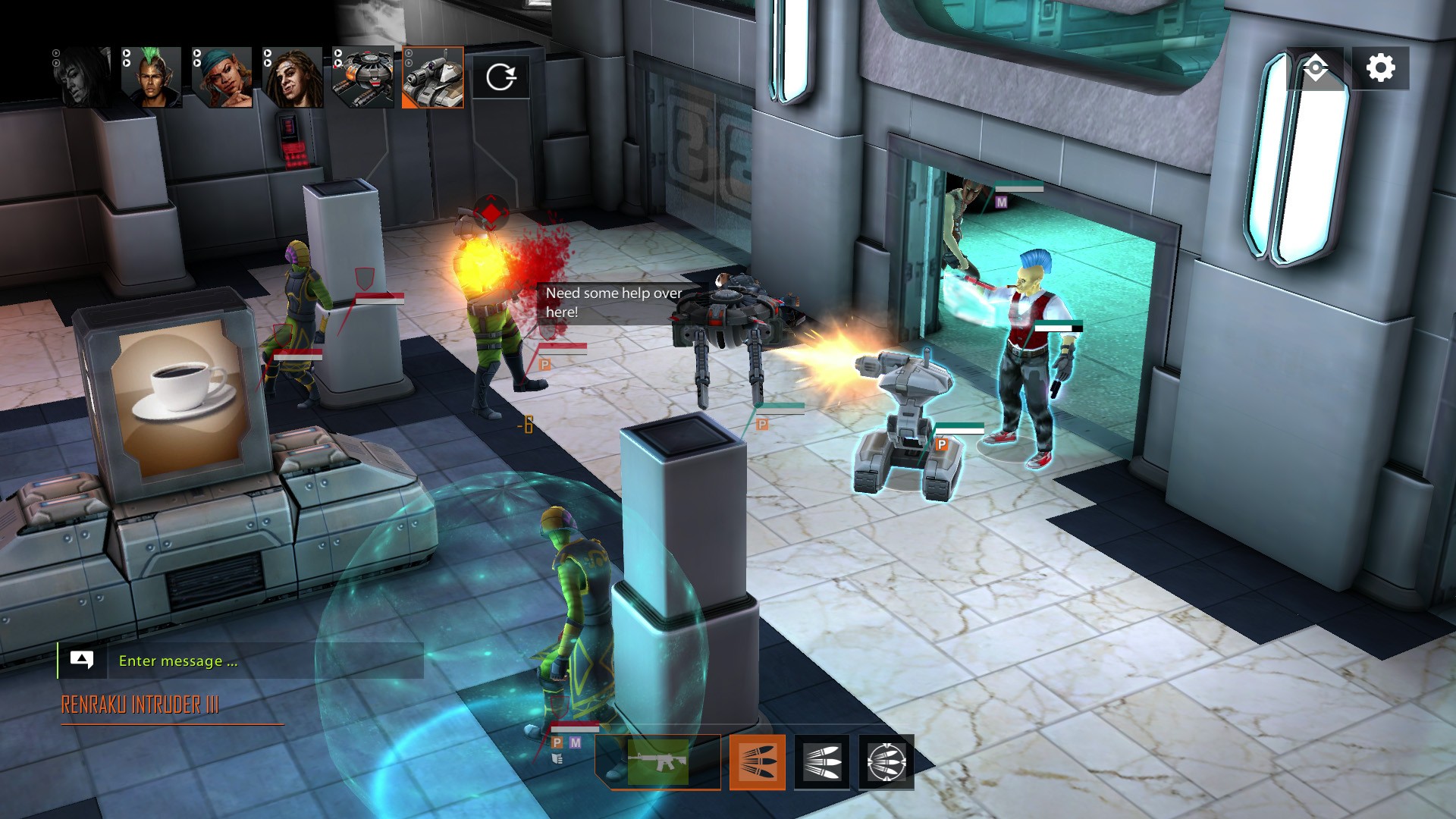Choose the aimed shot targeting reticle icon
The width and height of the screenshot is (1456, 819).
coord(886,762)
